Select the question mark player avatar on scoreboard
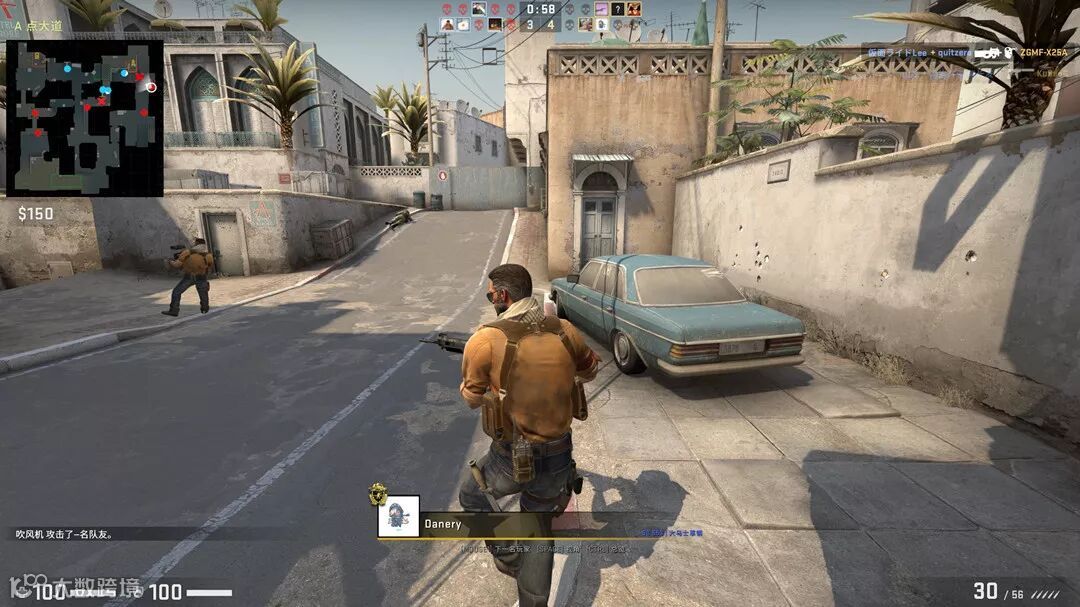1080x607 pixels. pyautogui.click(x=618, y=9)
